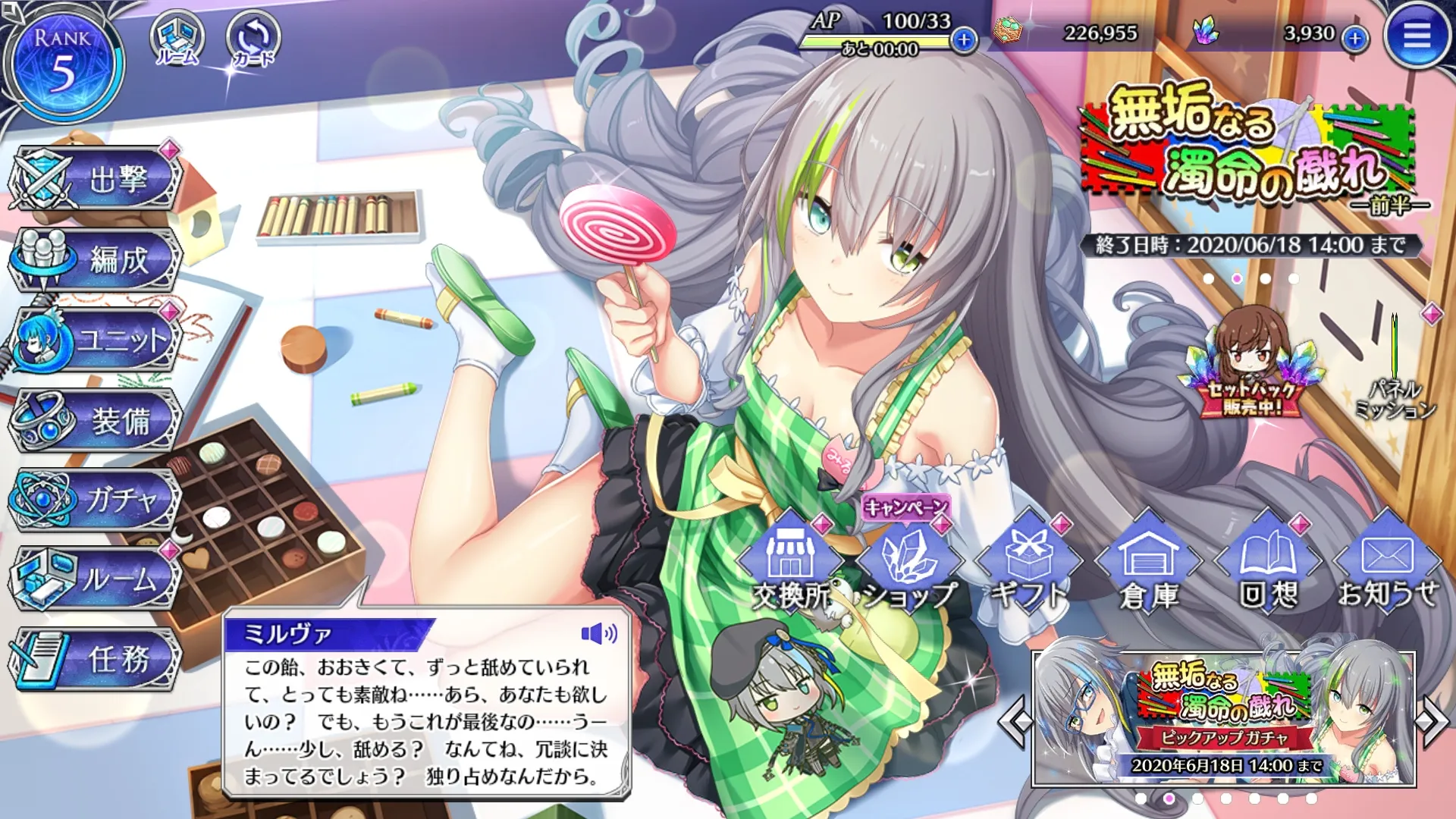Open the 倉庫 warehouse
1456x819 pixels.
(x=1148, y=565)
